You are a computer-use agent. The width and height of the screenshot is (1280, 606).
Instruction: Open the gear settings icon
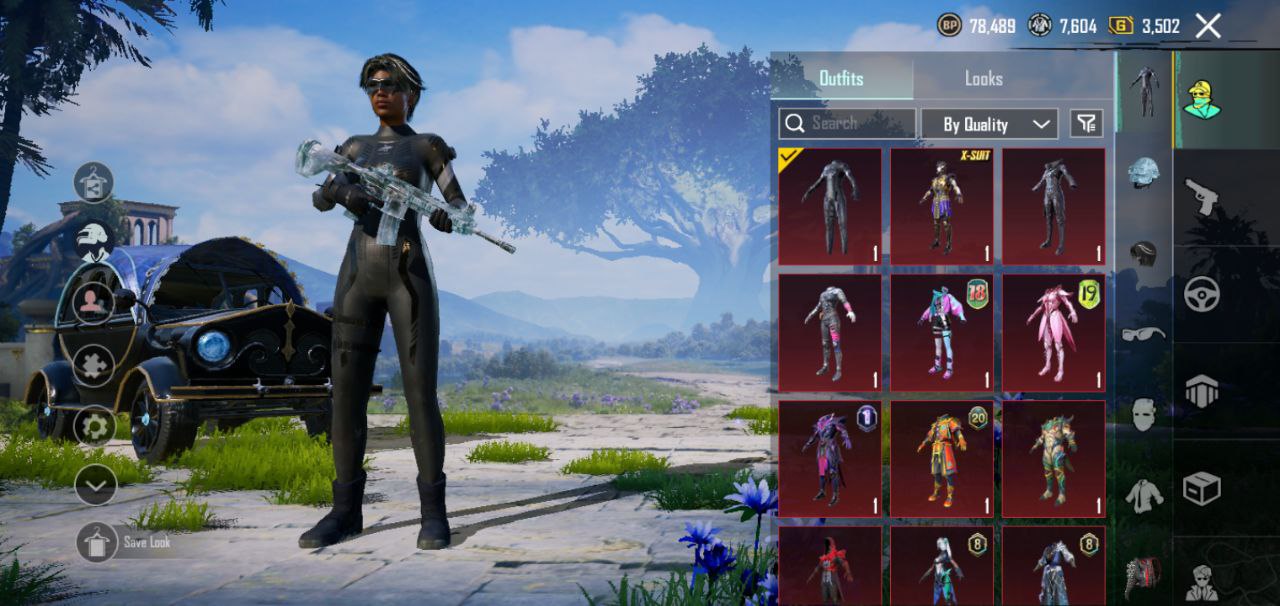94,427
